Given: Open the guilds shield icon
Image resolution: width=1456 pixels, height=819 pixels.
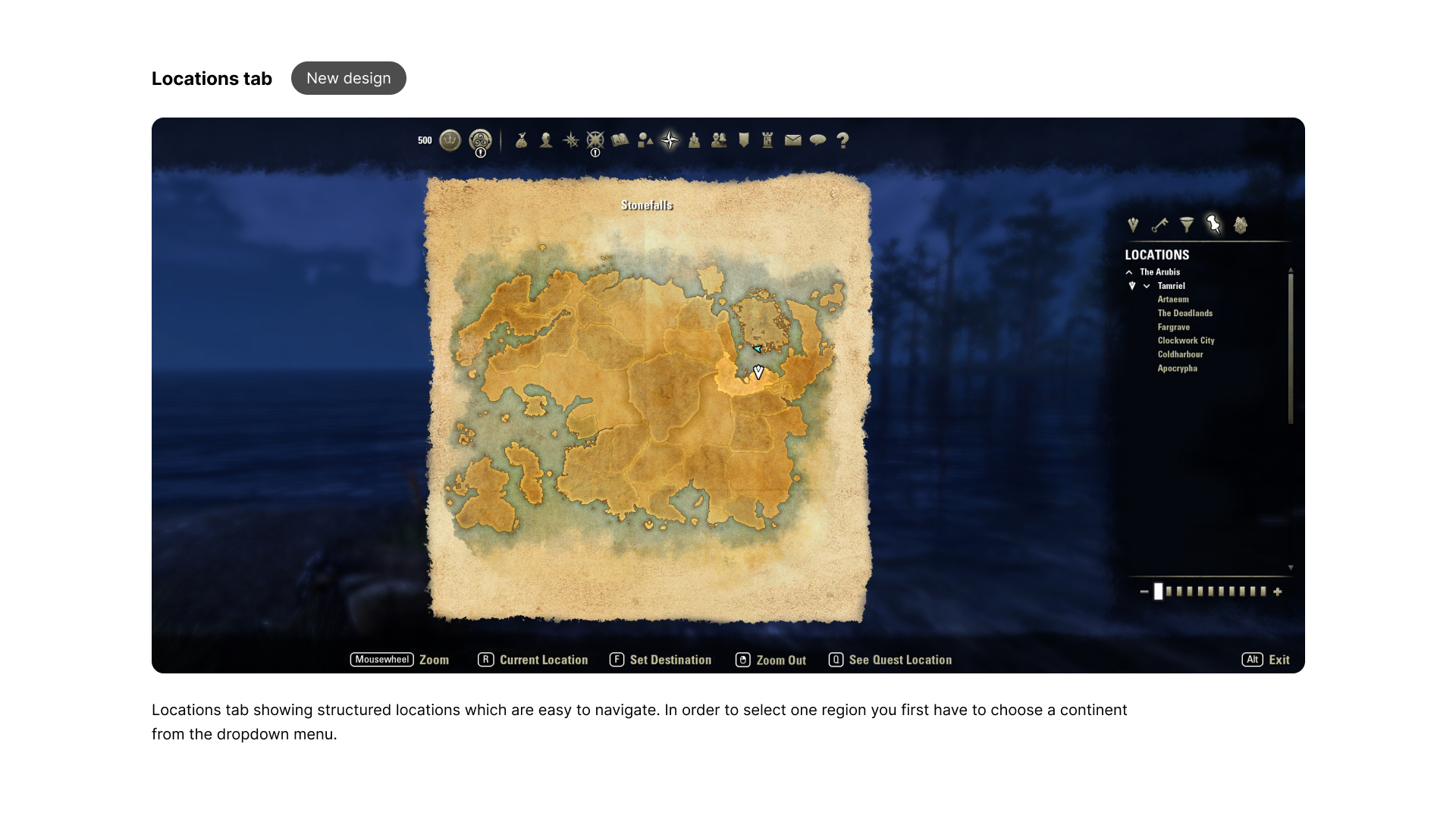Looking at the screenshot, I should click(743, 140).
